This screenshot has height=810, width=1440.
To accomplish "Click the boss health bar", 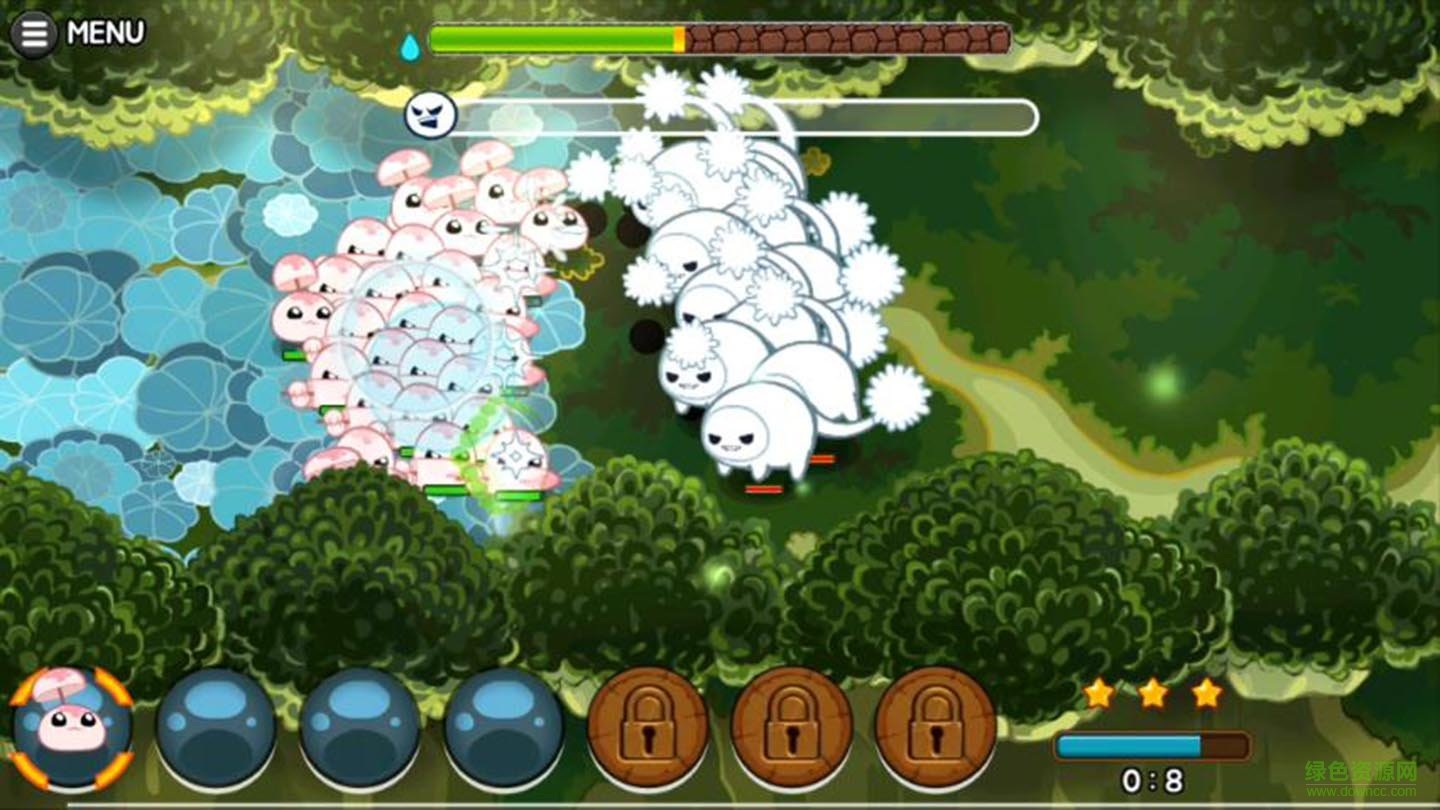I will [x=740, y=115].
